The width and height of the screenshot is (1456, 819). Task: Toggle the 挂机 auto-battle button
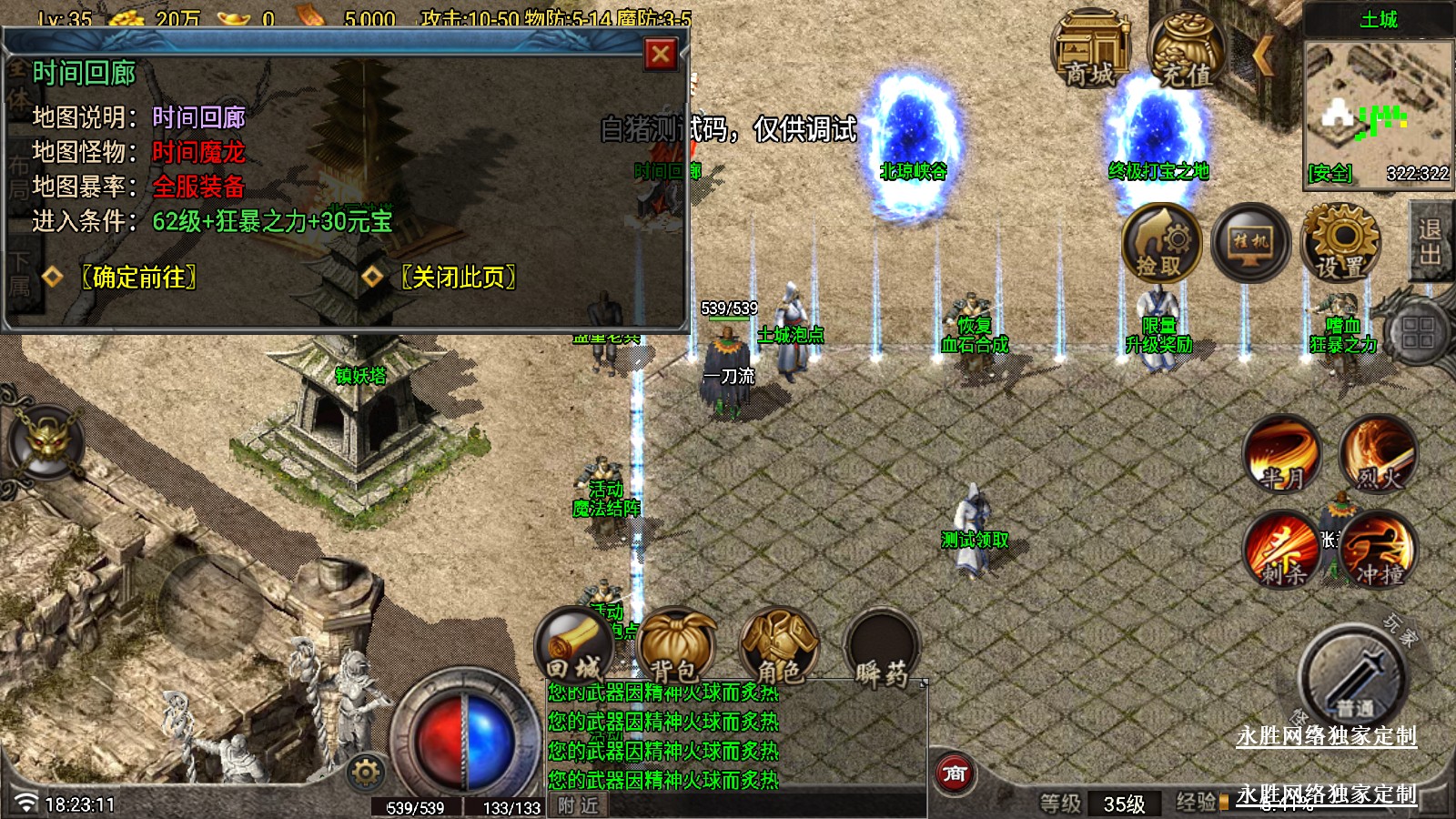(1250, 243)
